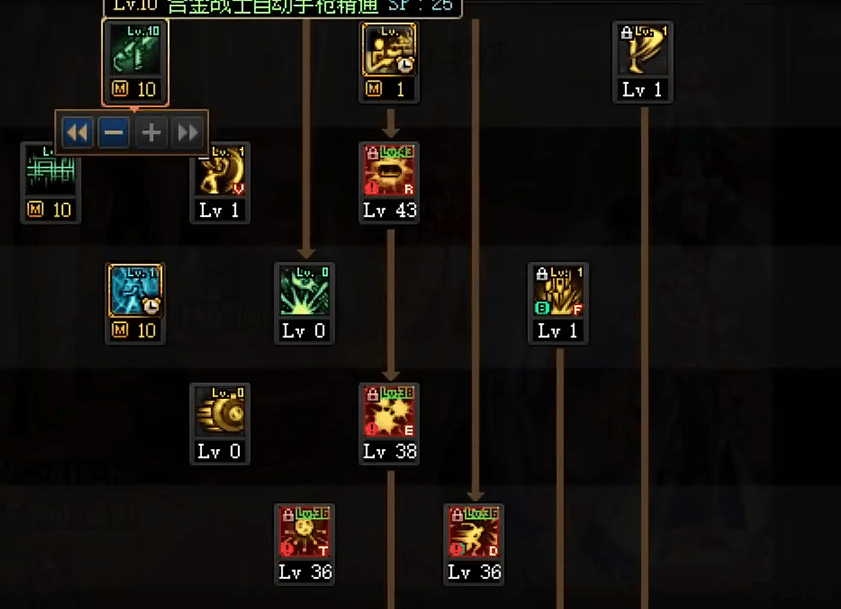
Task: Pick the red Lv 36 skill on D
Action: pos(474,533)
